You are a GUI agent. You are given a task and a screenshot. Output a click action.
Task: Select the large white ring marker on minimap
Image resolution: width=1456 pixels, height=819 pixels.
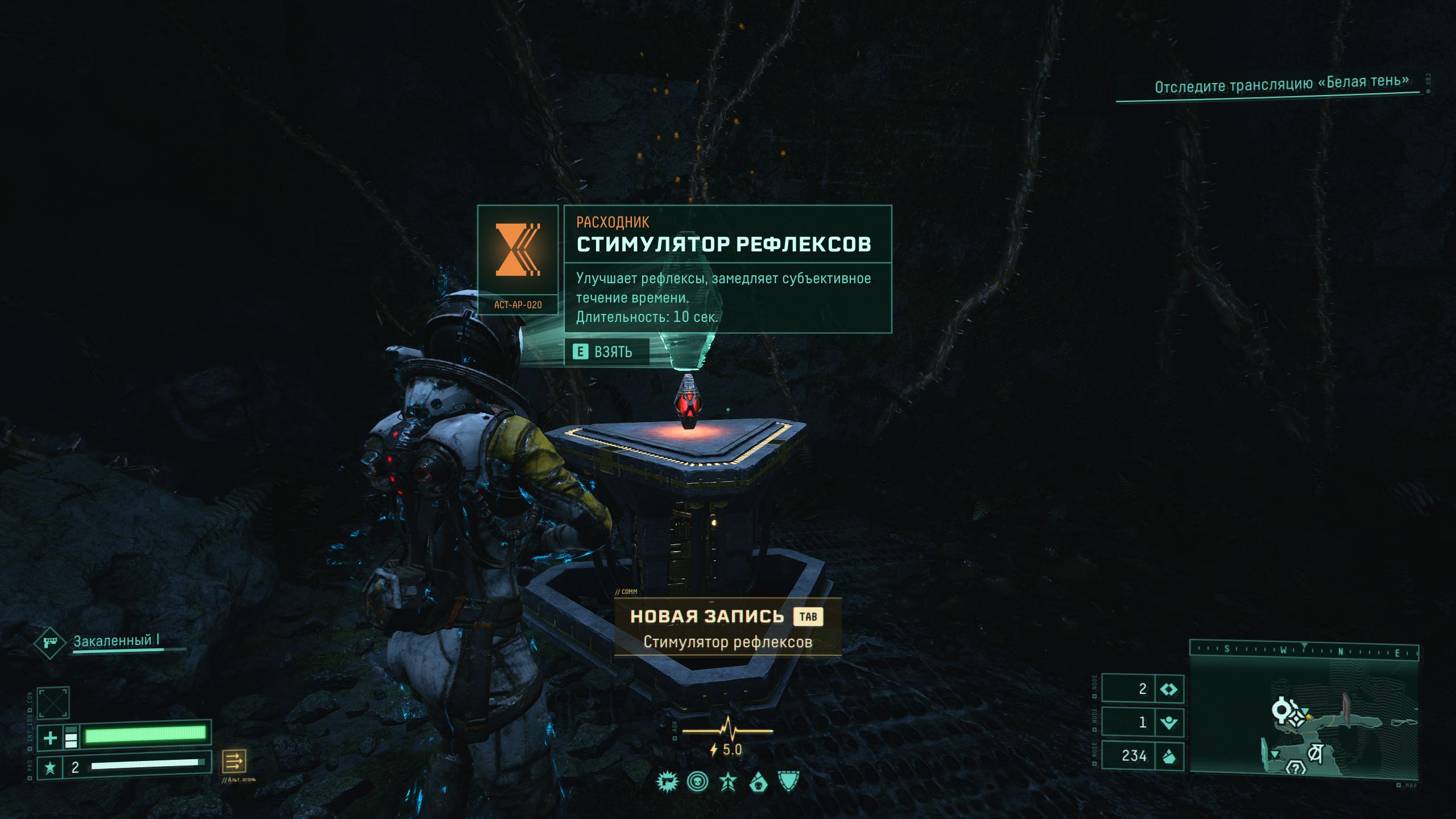(x=1281, y=709)
